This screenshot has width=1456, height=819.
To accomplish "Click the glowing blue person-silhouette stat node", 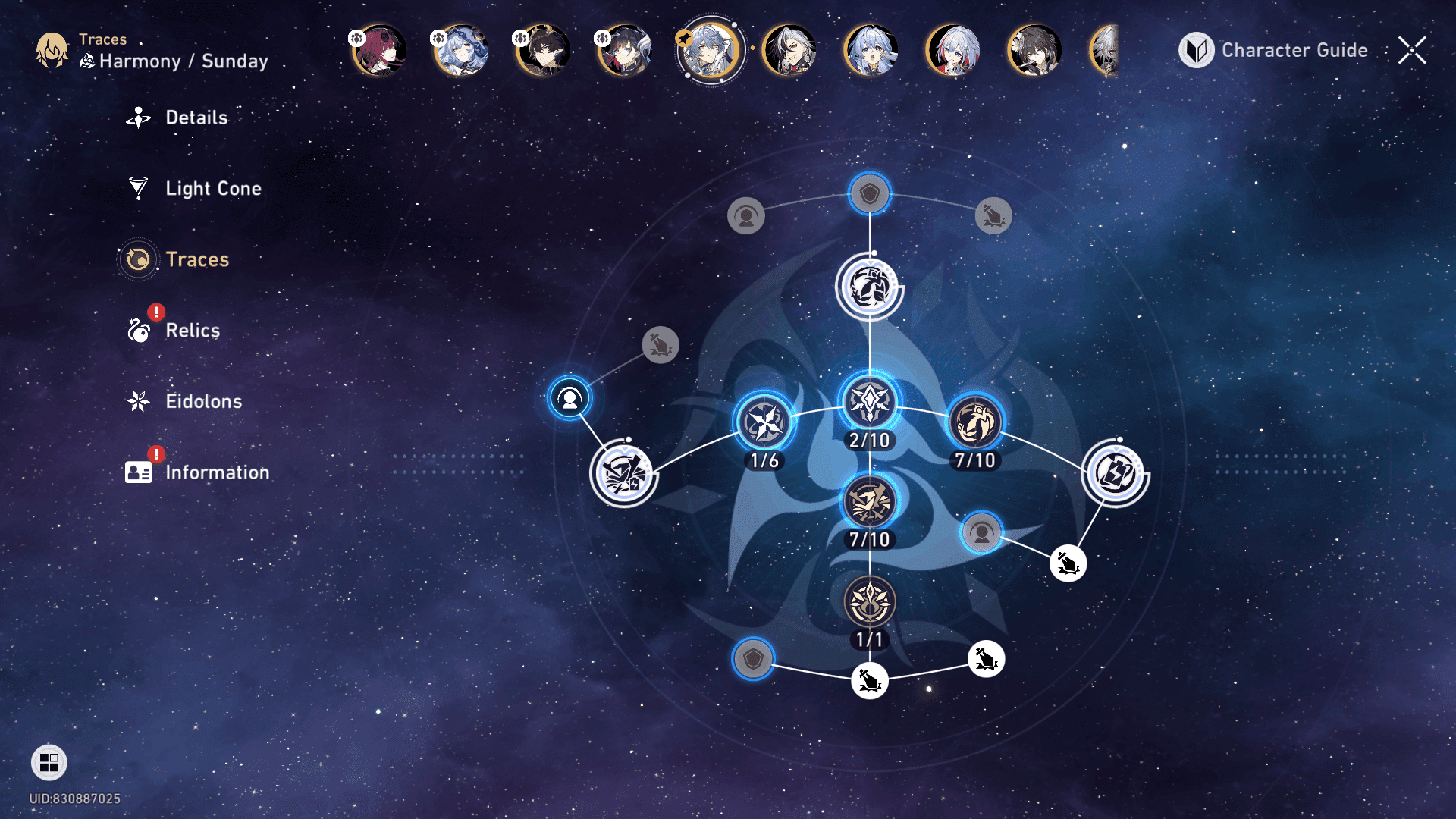I will point(570,398).
